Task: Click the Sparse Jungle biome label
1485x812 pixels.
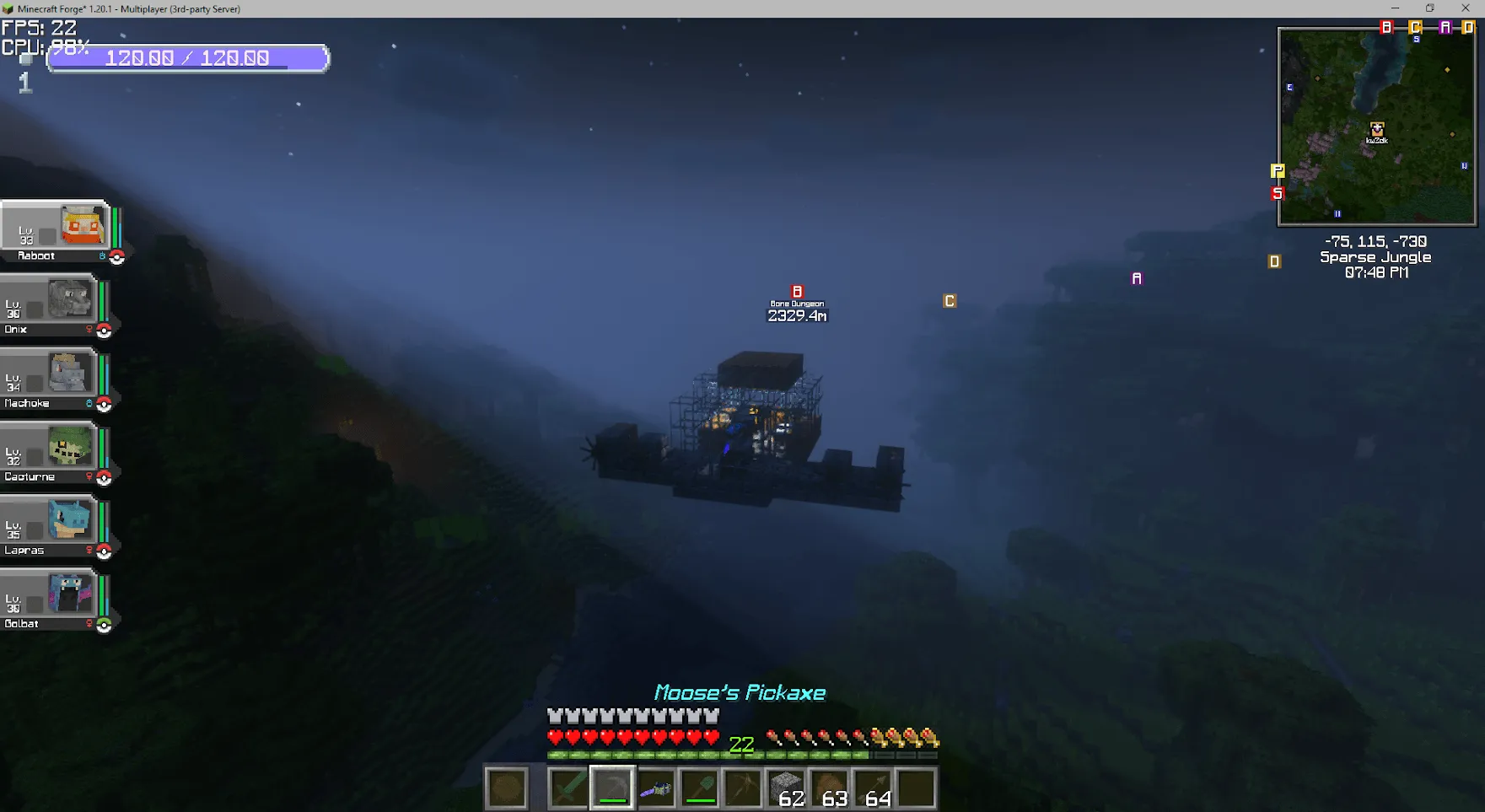Action: [1375, 257]
